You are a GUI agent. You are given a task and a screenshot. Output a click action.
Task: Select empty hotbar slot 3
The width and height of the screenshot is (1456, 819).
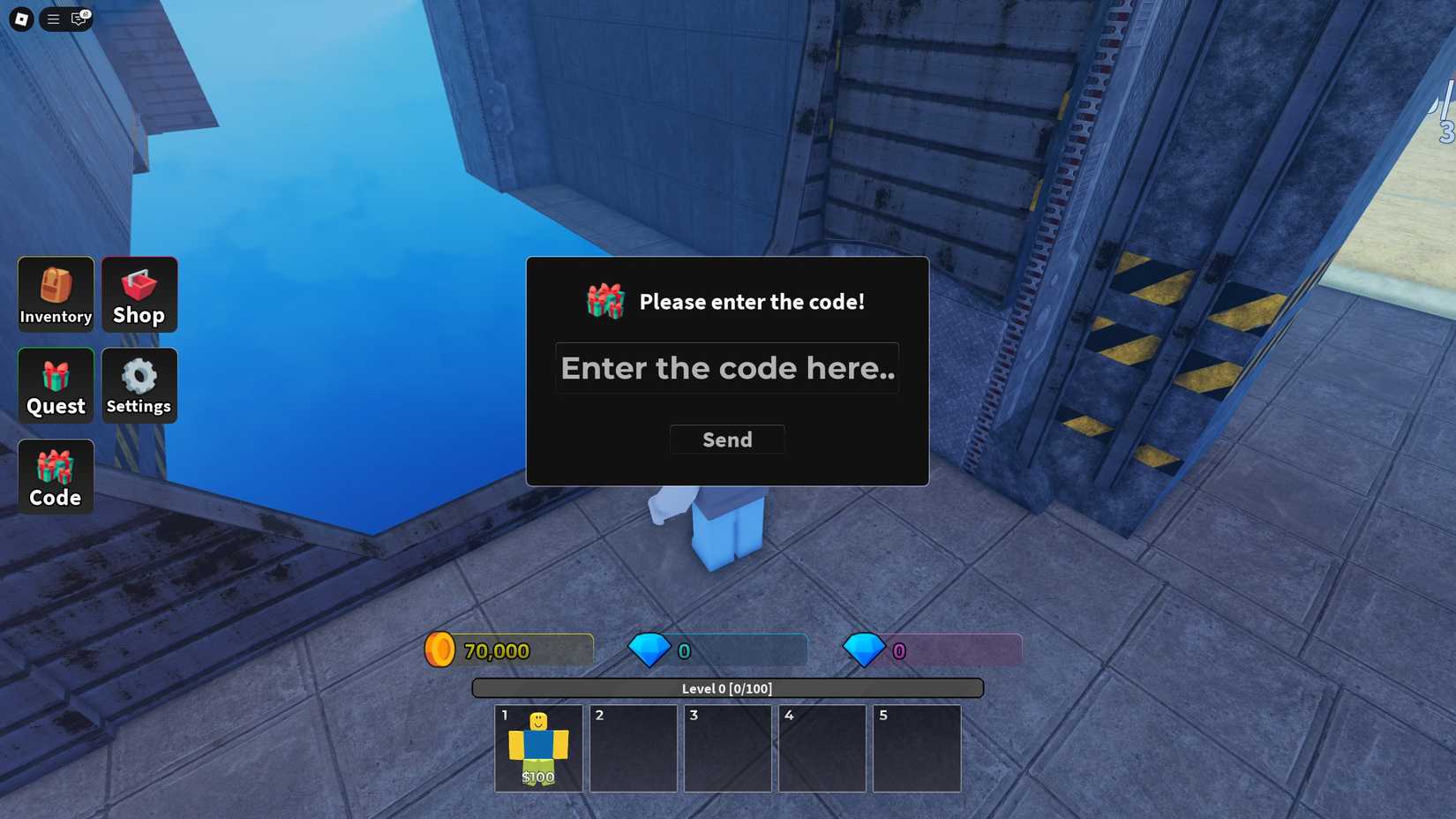(727, 748)
